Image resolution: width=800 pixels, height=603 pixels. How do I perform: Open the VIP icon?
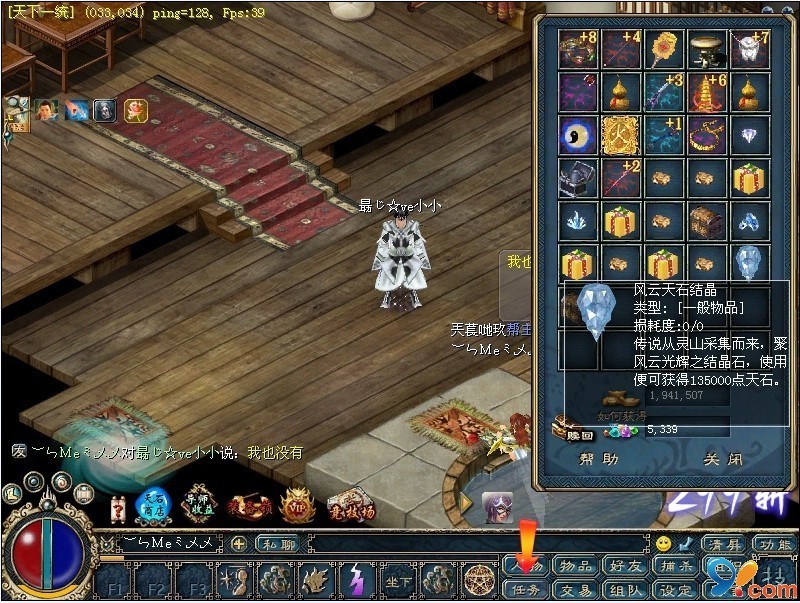[297, 505]
